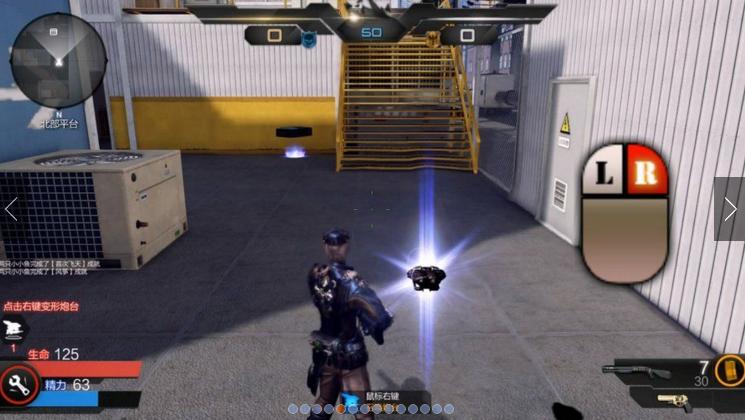The height and width of the screenshot is (420, 745).
Task: Switch to the golden pistol slot
Action: (x=676, y=402)
